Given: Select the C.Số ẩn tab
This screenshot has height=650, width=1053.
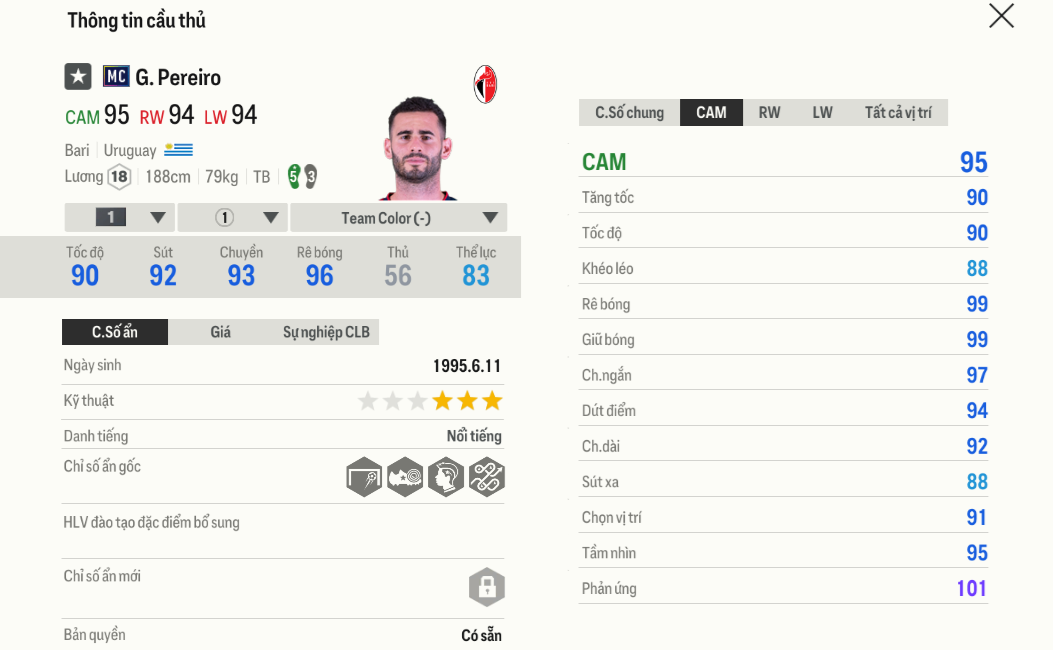Looking at the screenshot, I should pos(115,332).
